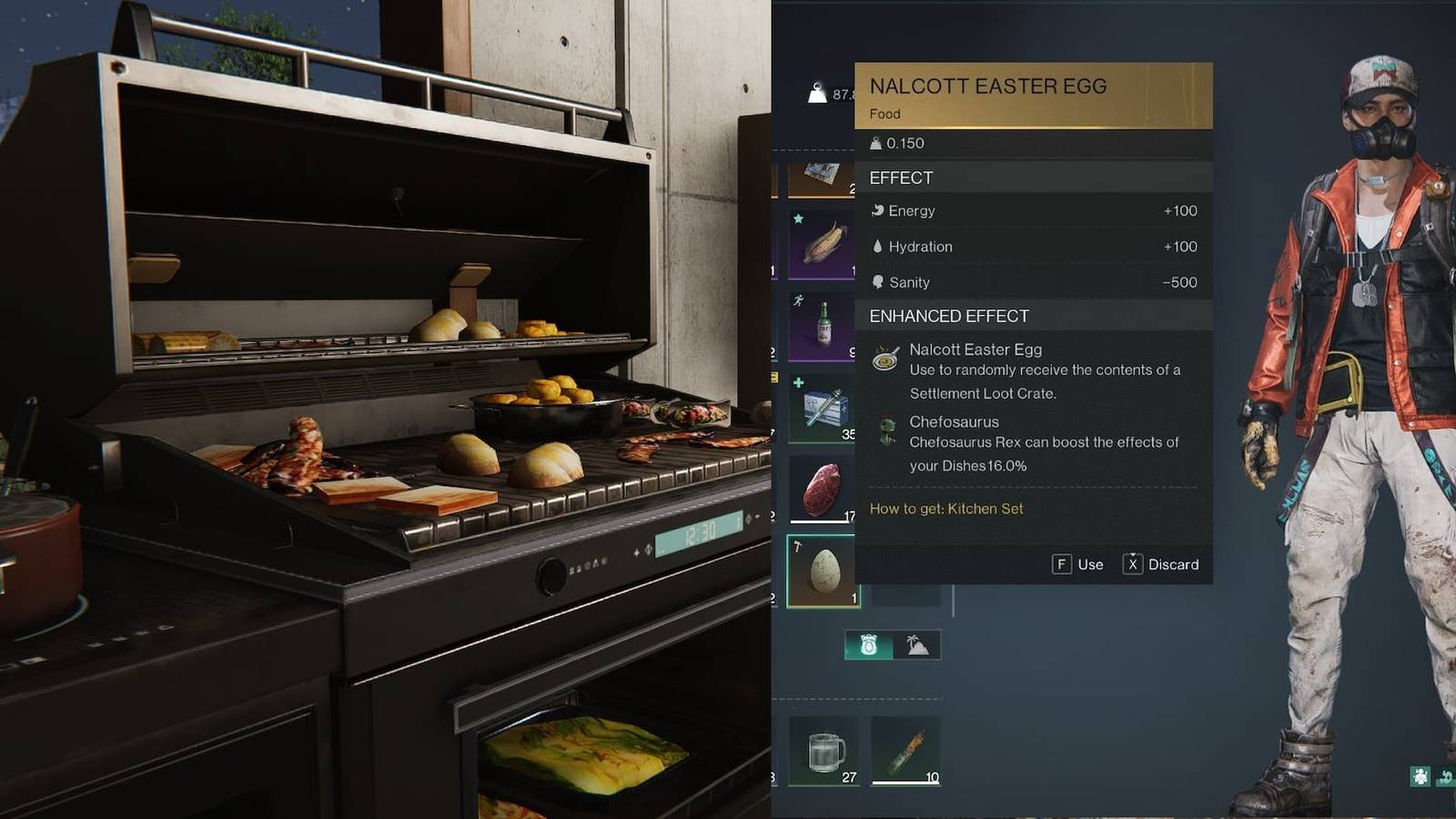Select the mug of water with 27 stack
The width and height of the screenshot is (1456, 819).
coord(822,748)
